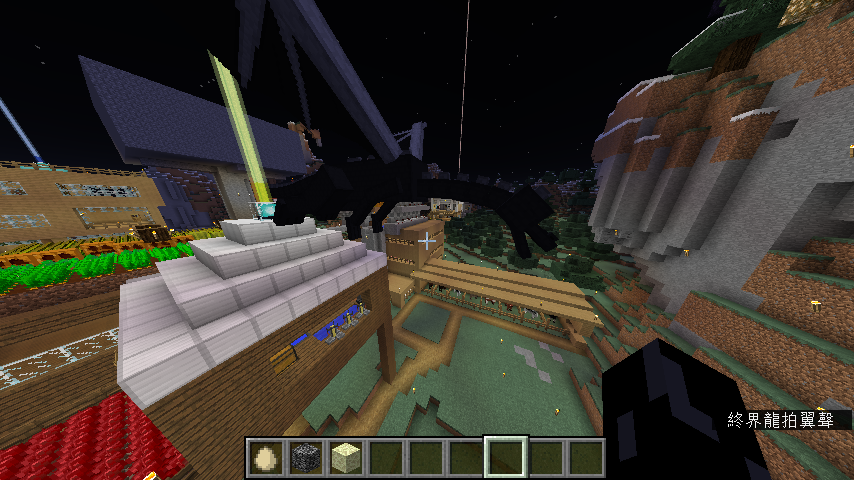
Task: Select the egg hotbar slot
Action: pyautogui.click(x=265, y=457)
